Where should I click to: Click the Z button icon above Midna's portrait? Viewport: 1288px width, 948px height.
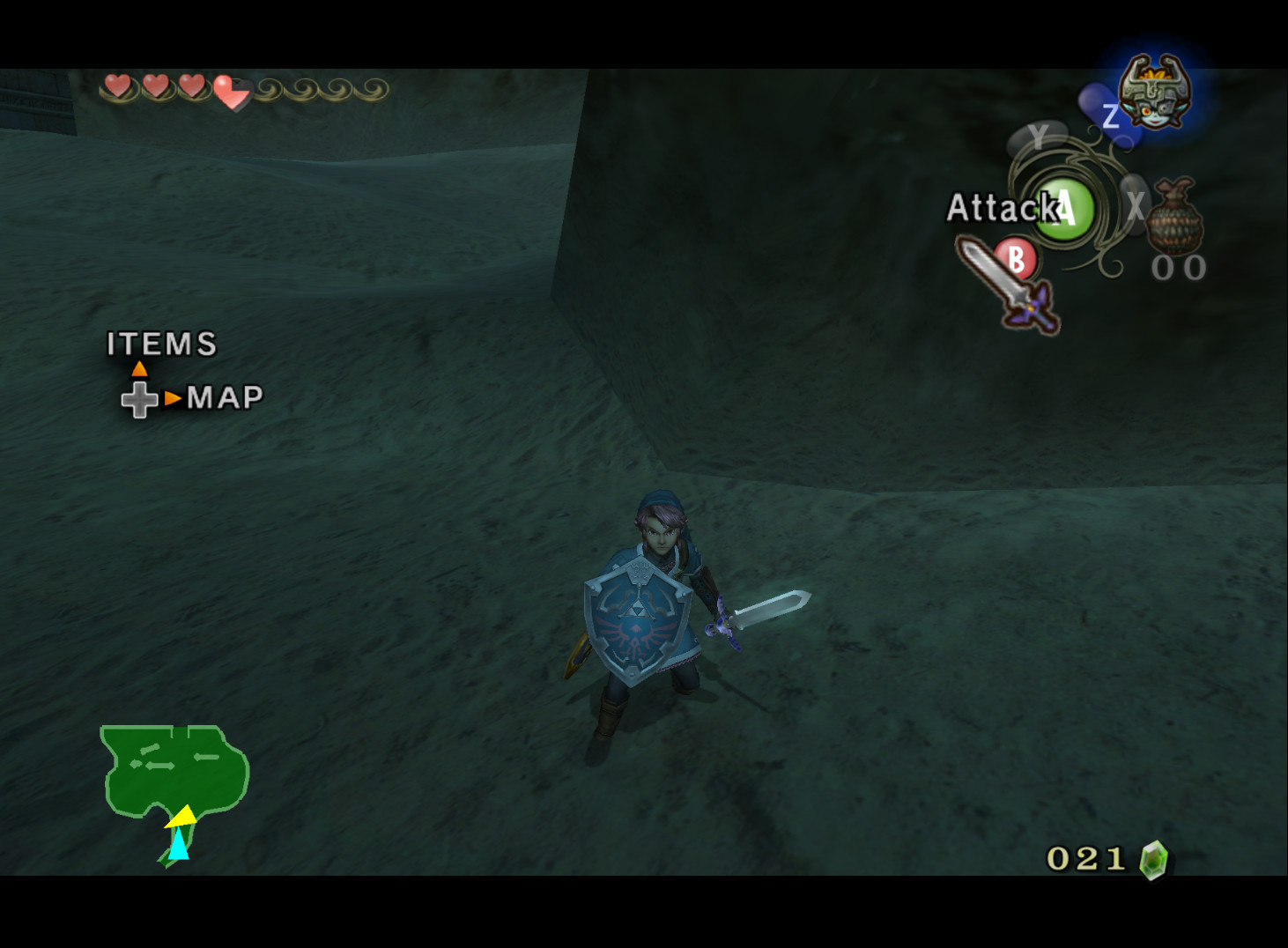coord(1109,117)
